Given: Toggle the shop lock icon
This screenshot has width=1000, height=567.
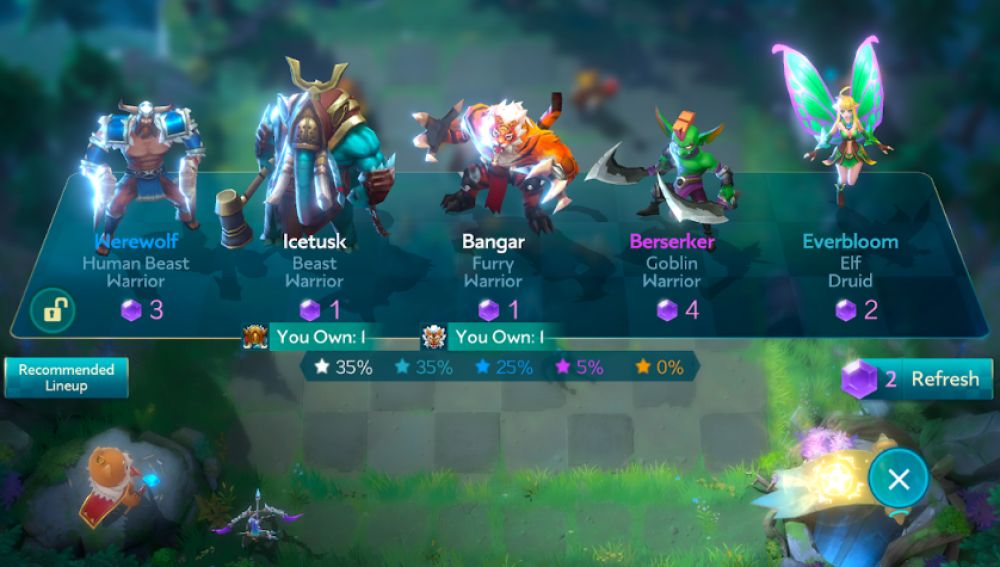Looking at the screenshot, I should click(52, 310).
